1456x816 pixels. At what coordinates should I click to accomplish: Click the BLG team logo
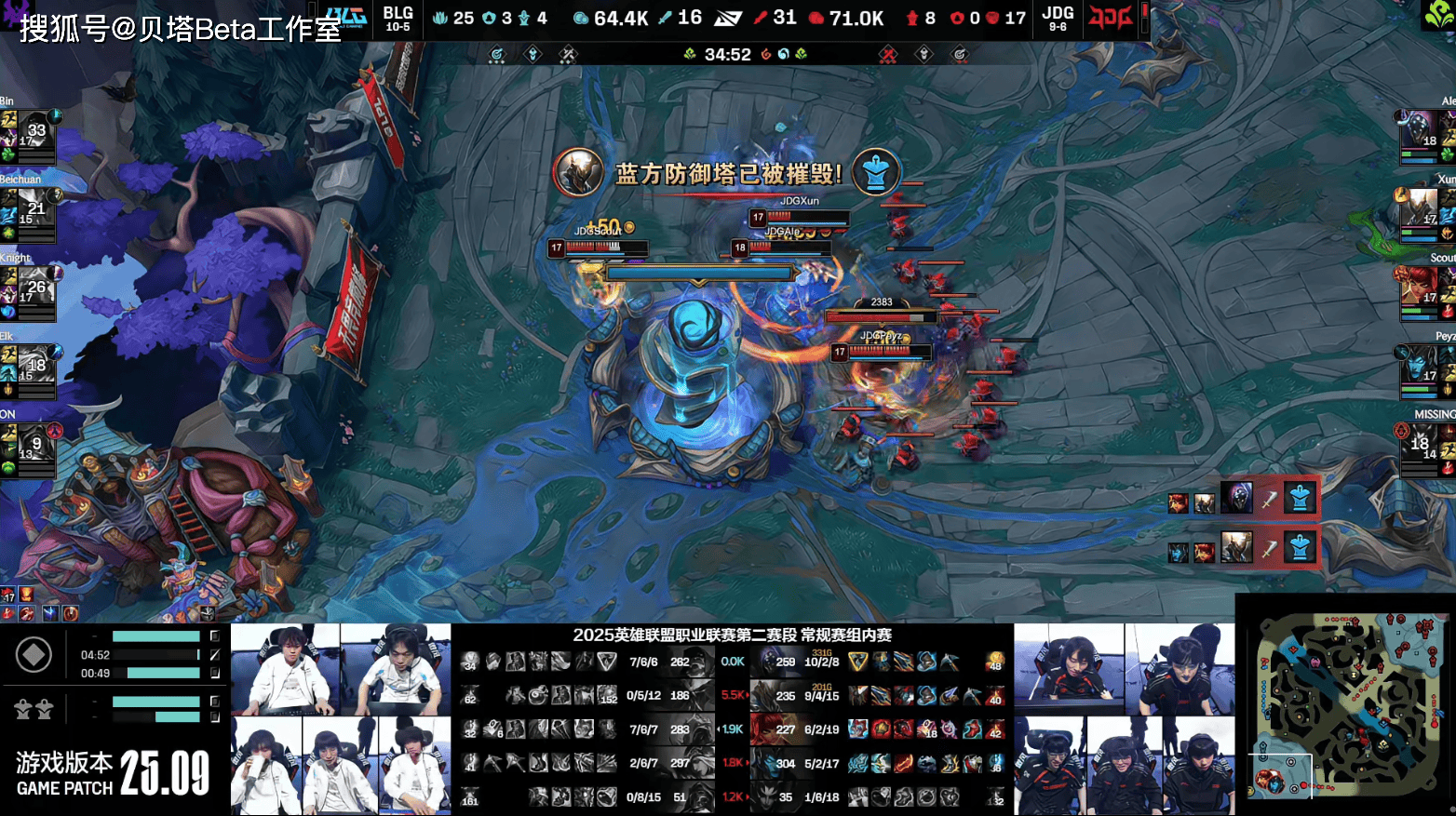pos(345,18)
